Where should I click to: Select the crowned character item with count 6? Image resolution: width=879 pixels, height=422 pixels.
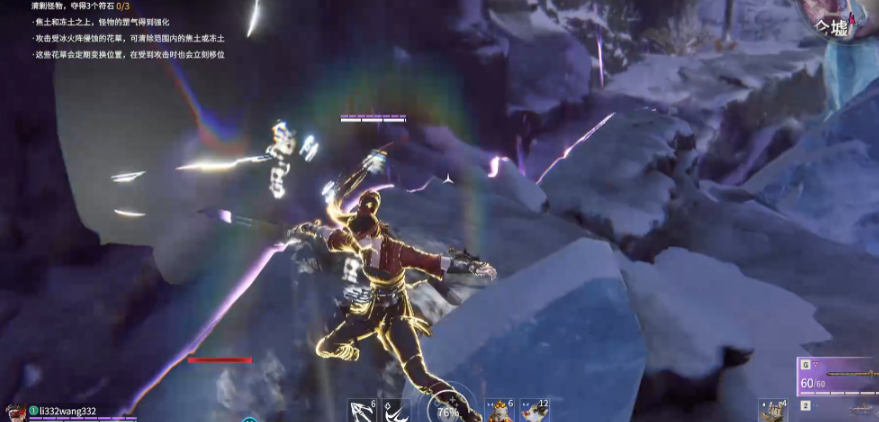pyautogui.click(x=497, y=410)
